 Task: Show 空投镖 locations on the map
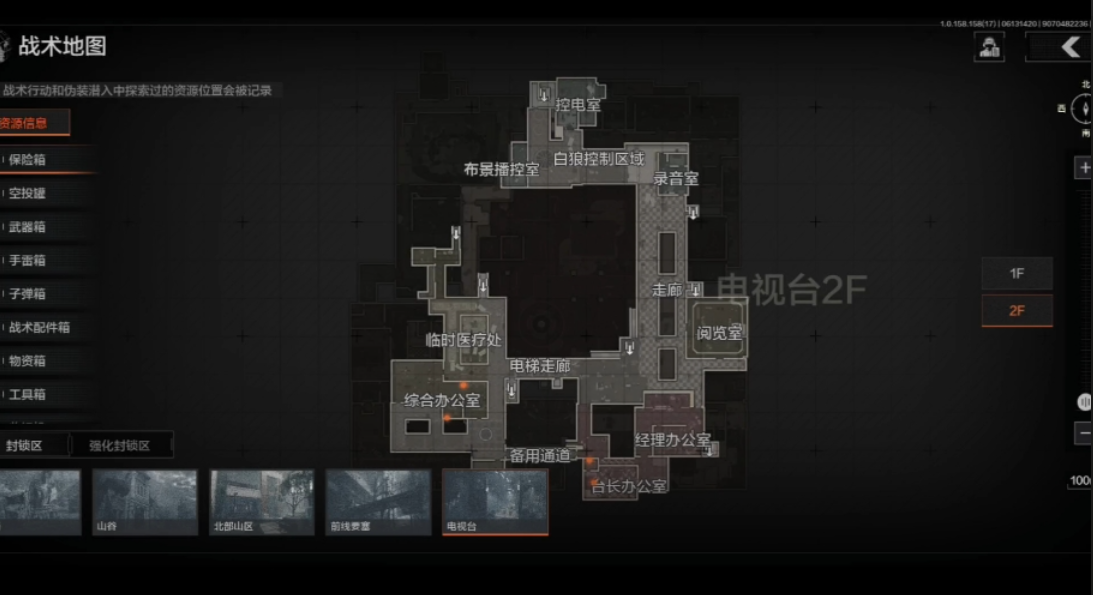[28, 193]
